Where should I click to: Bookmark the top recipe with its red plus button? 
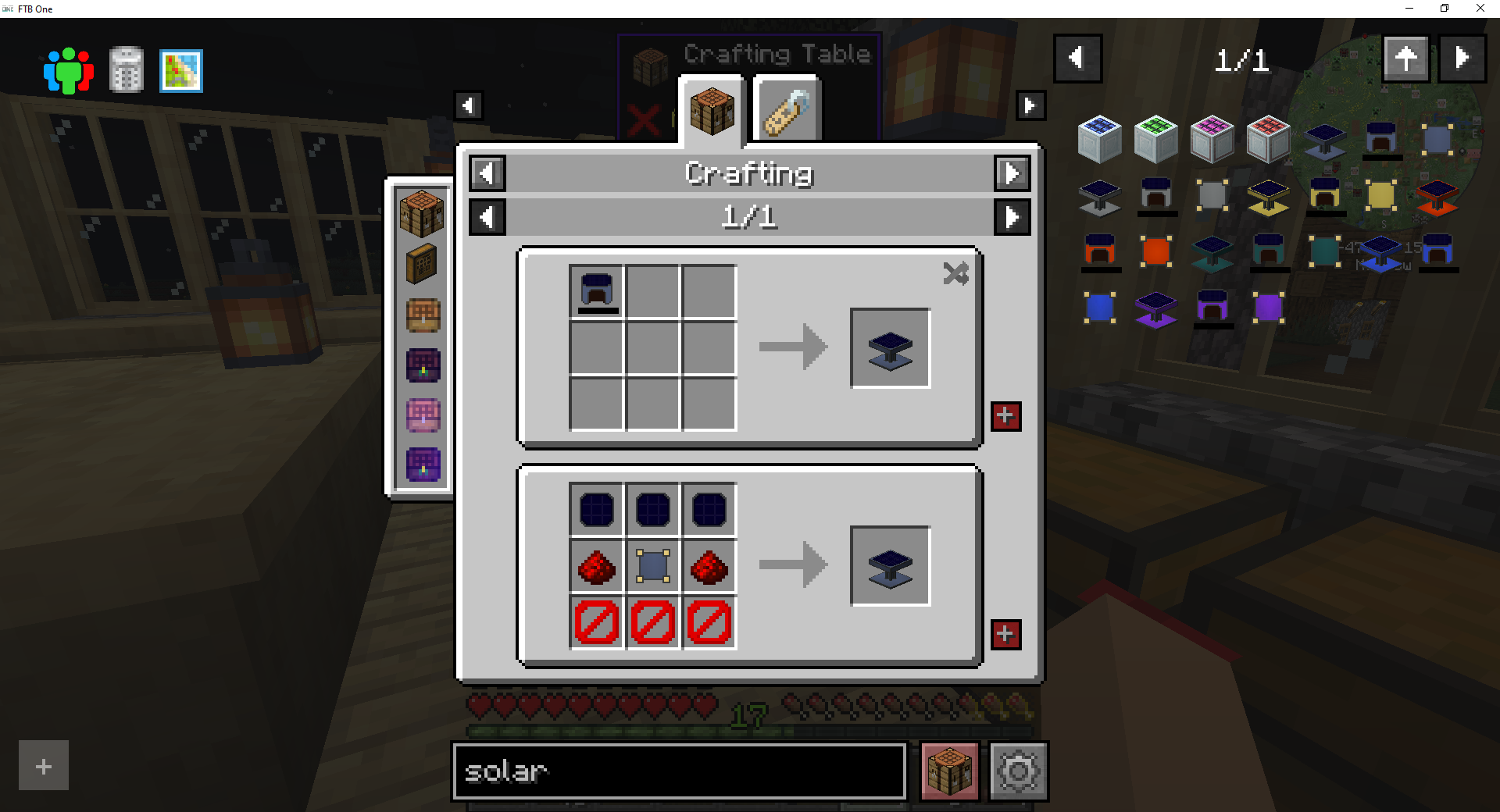pos(1005,417)
